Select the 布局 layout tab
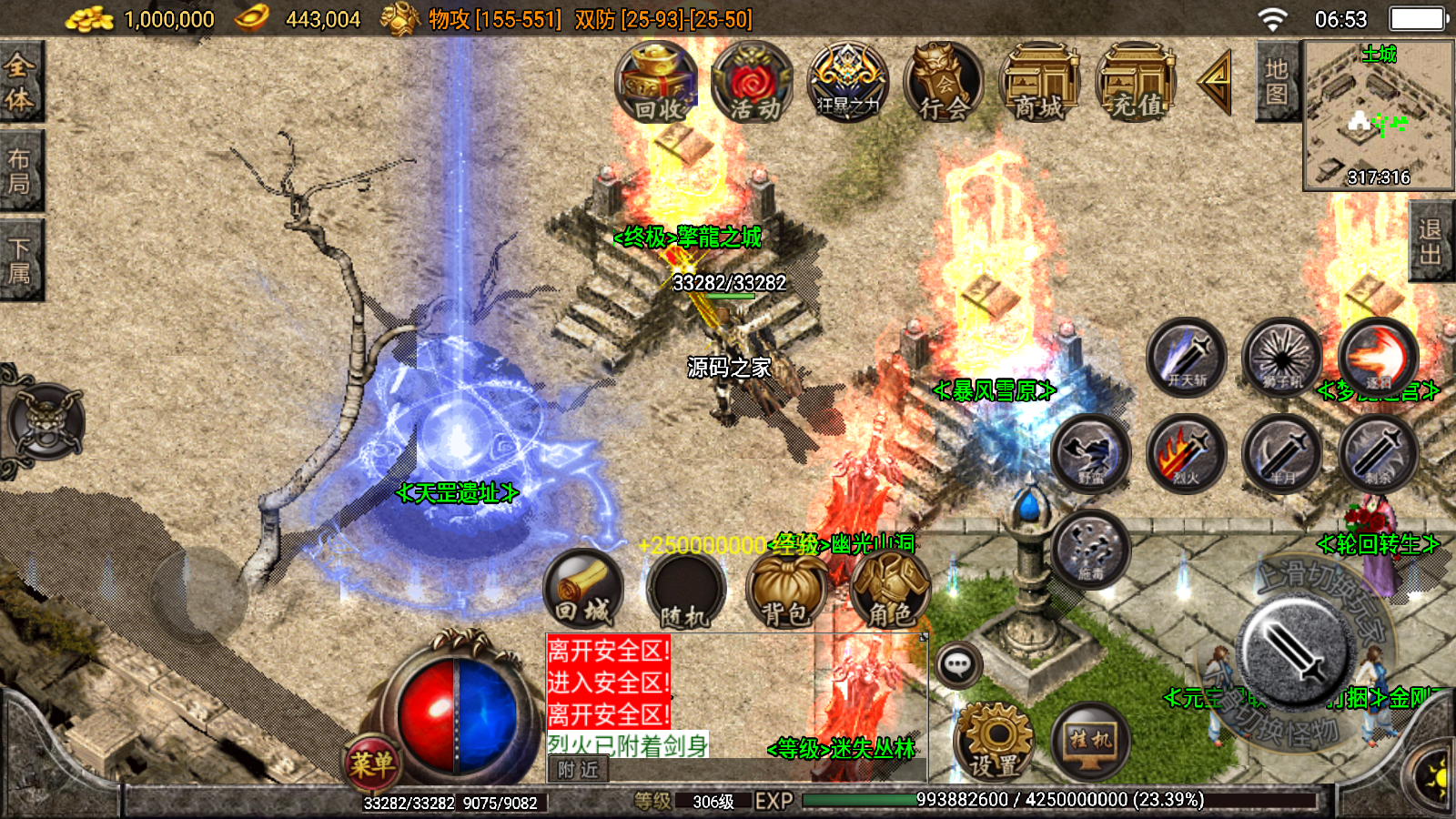Screen dimensions: 1456x819 pyautogui.click(x=20, y=171)
